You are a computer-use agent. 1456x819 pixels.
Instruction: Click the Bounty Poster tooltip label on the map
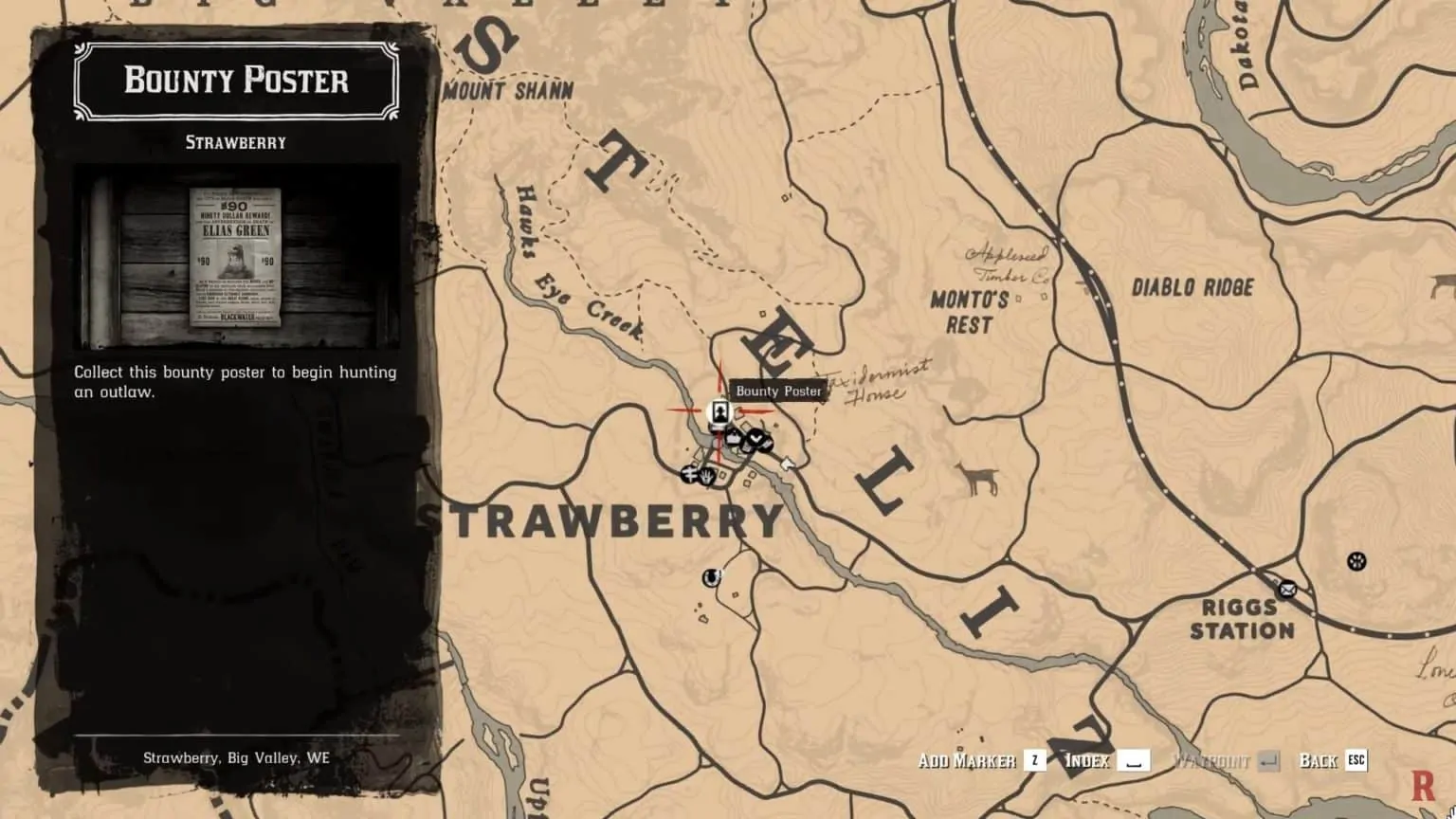point(779,390)
